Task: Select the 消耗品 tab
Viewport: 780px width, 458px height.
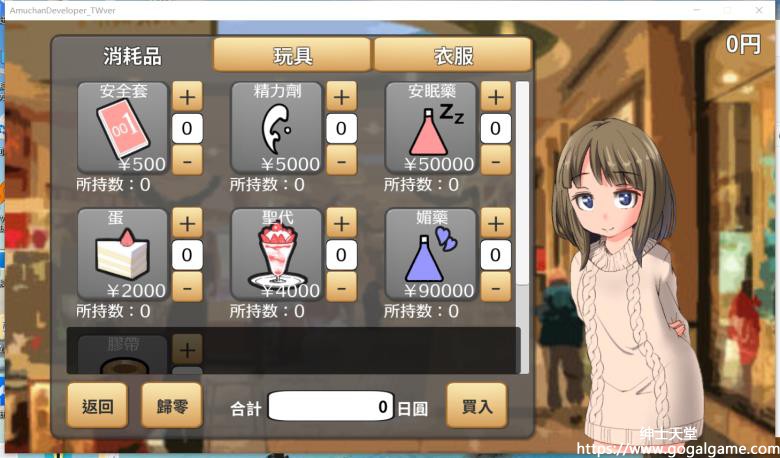Action: tap(132, 55)
